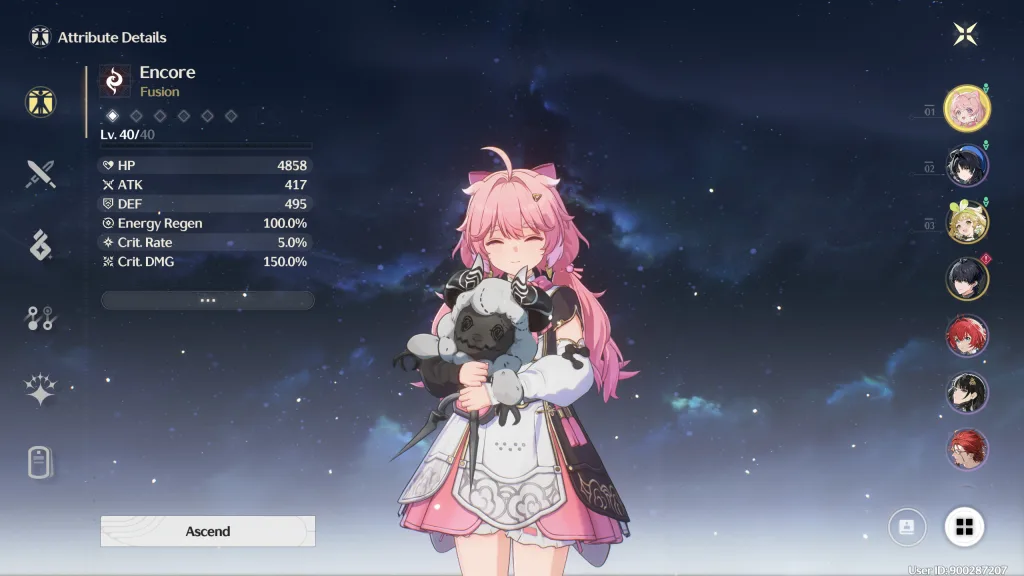Choose the red-haired portrait with glasses

(x=967, y=449)
